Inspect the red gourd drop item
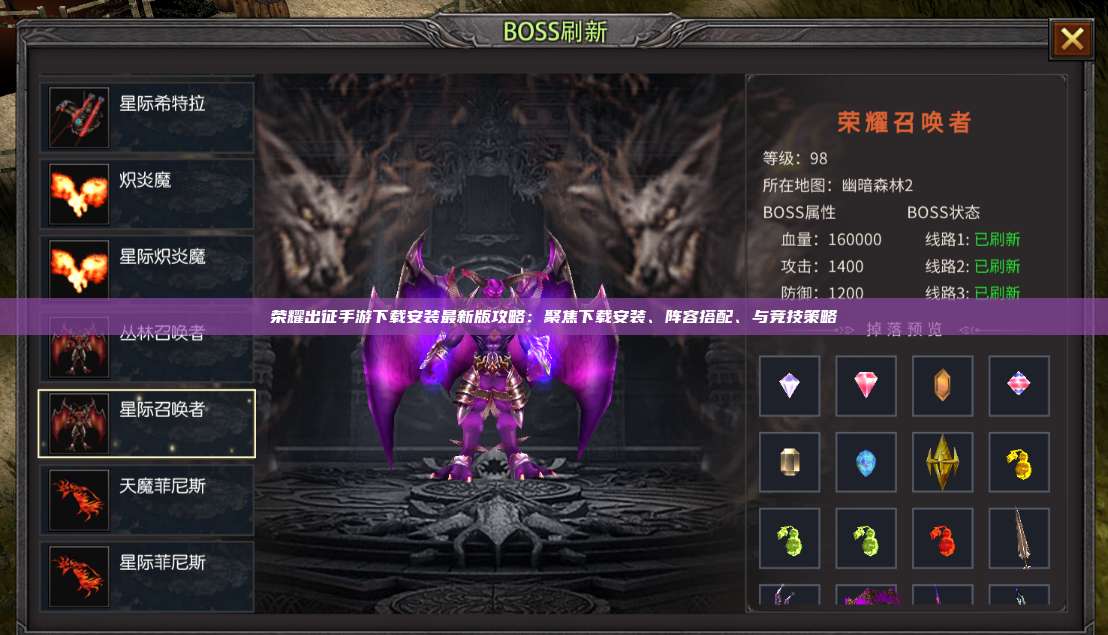The width and height of the screenshot is (1108, 635). click(x=942, y=539)
